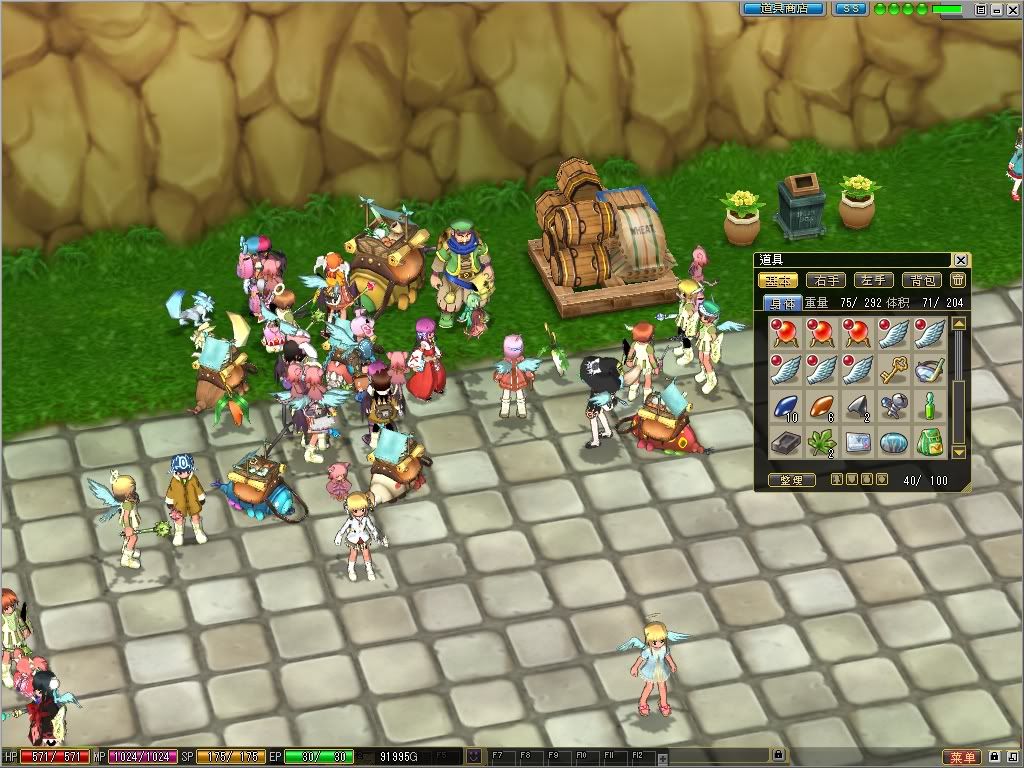Open the 道具商店 item shop

[x=783, y=9]
